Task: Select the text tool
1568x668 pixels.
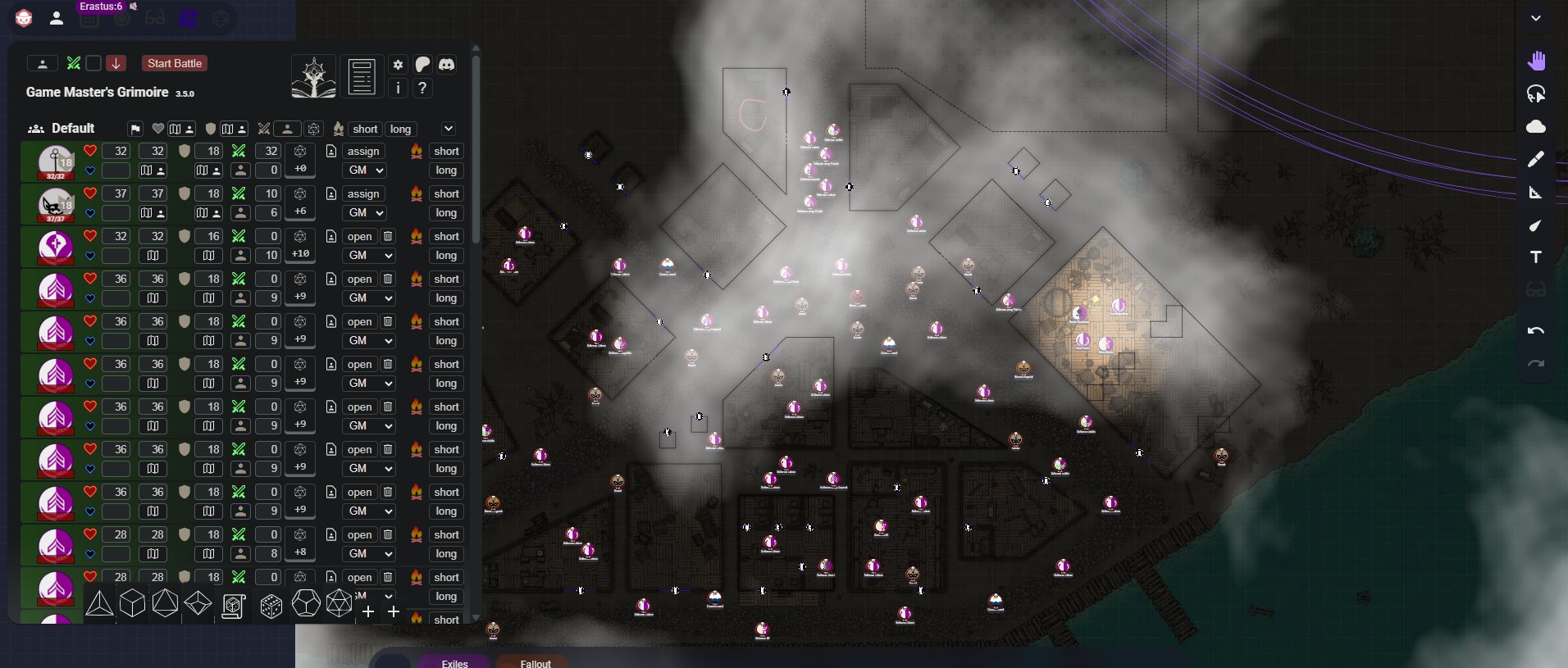Action: point(1536,257)
